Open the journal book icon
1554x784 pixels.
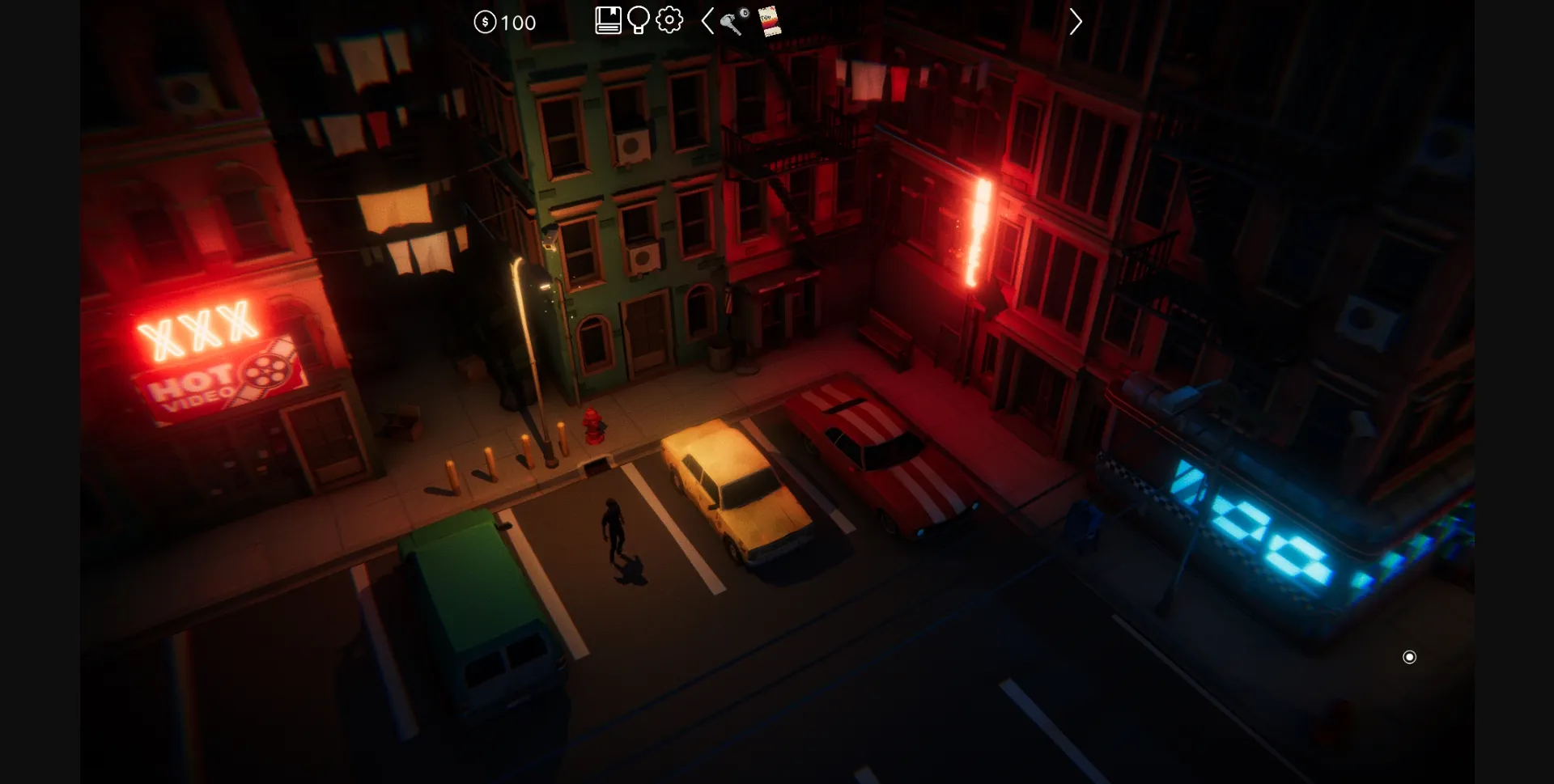click(607, 19)
